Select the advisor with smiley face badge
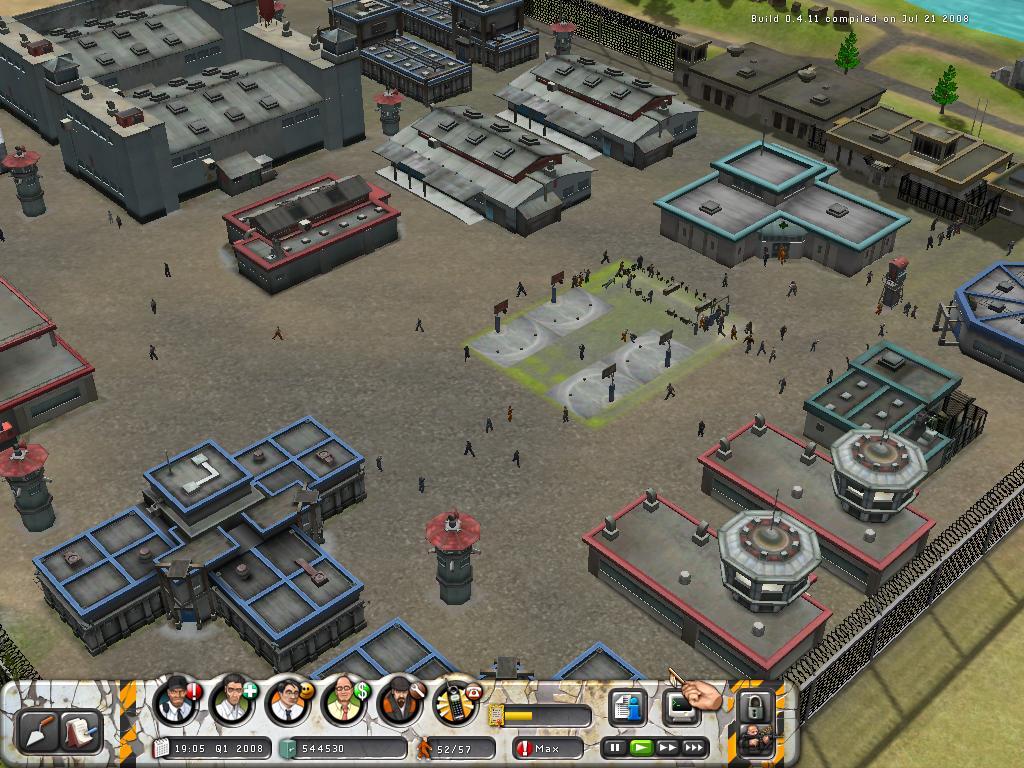 pyautogui.click(x=288, y=700)
